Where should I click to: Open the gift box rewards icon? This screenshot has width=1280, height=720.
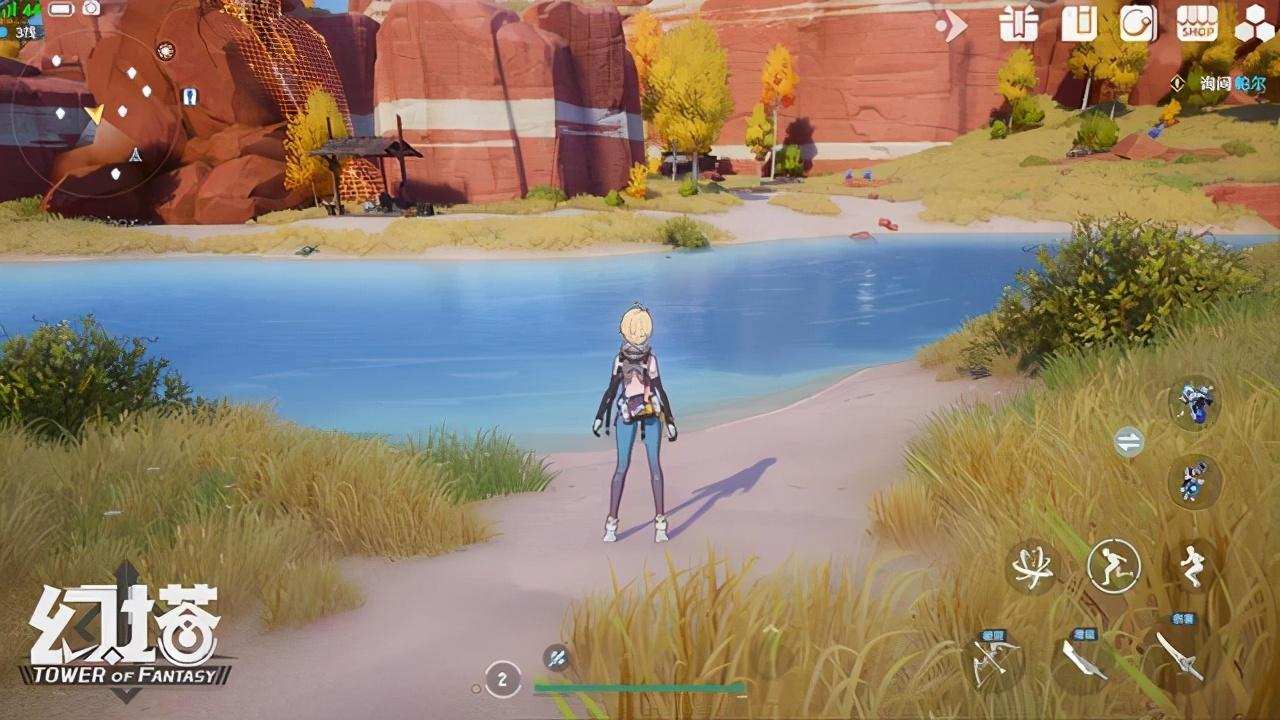[x=1018, y=23]
